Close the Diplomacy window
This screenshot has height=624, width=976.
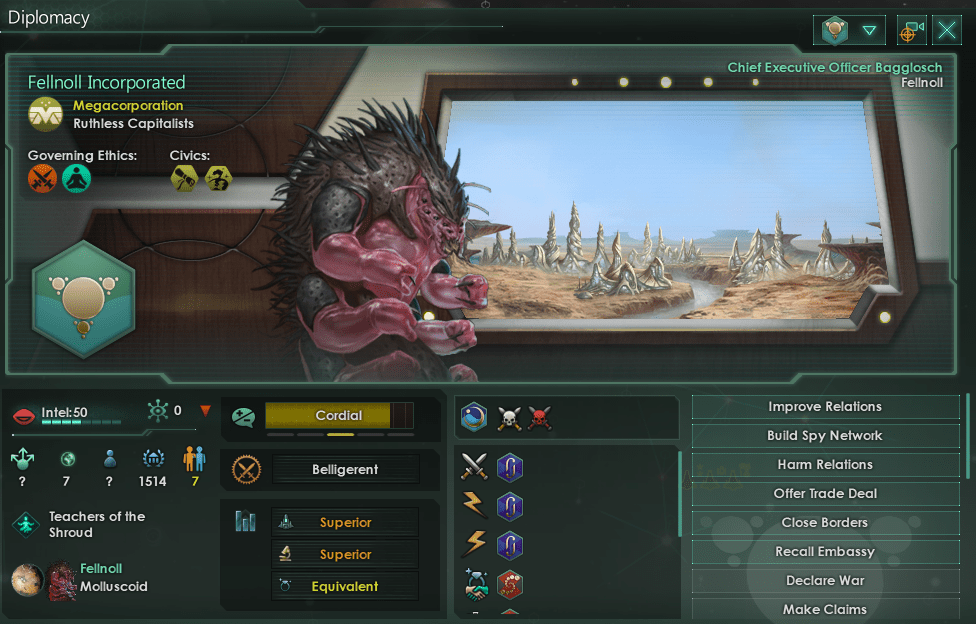click(x=947, y=31)
